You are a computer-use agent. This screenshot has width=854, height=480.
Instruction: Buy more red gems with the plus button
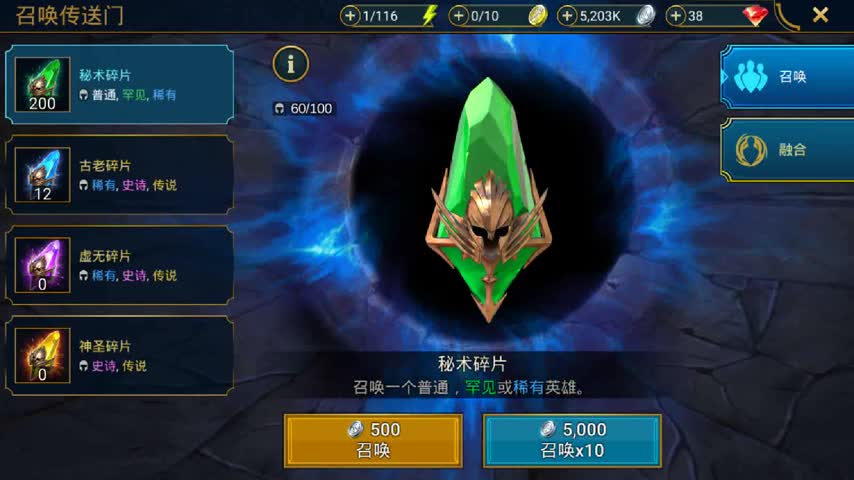[676, 15]
